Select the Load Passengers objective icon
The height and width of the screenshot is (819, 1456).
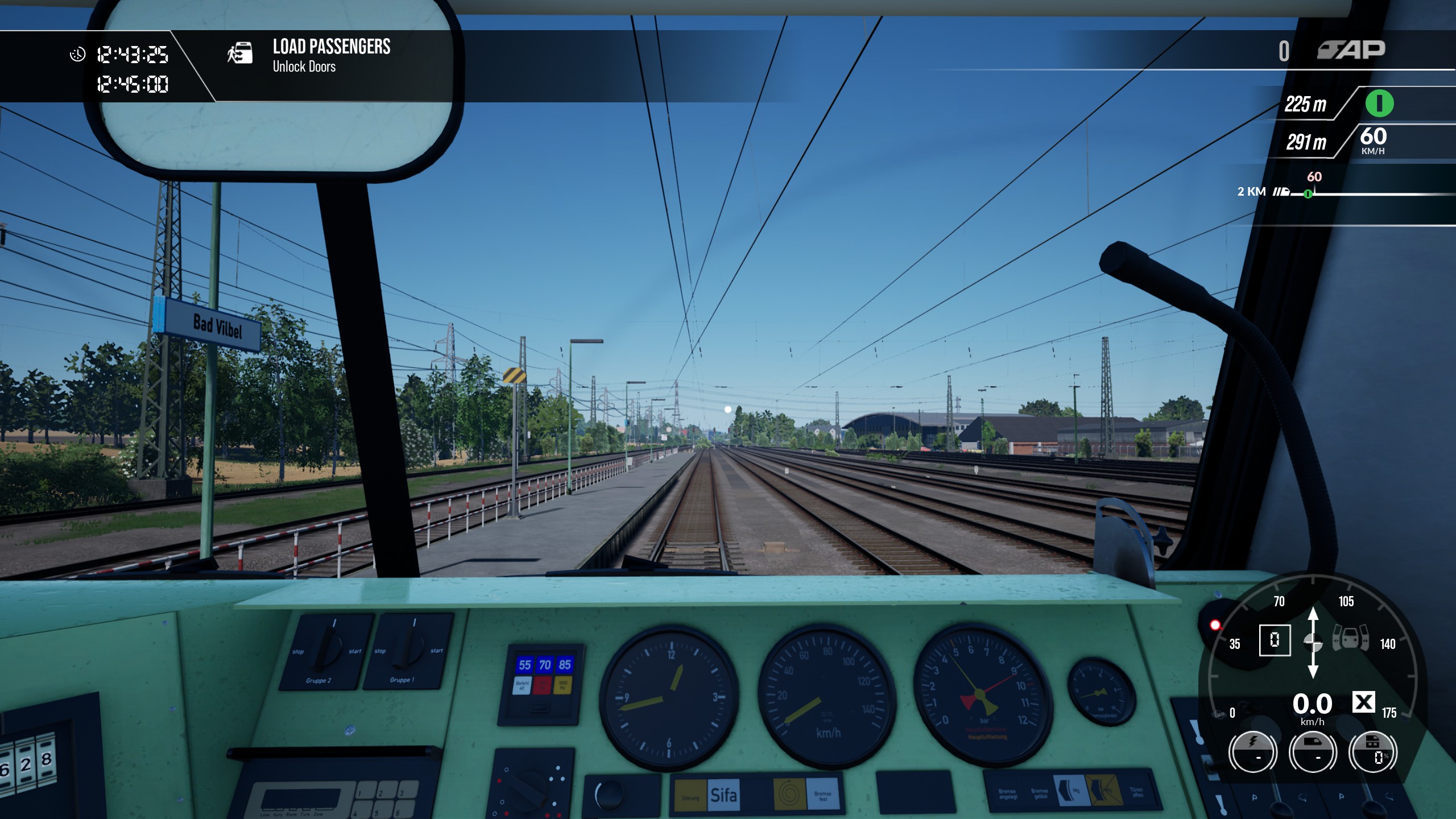(x=240, y=53)
